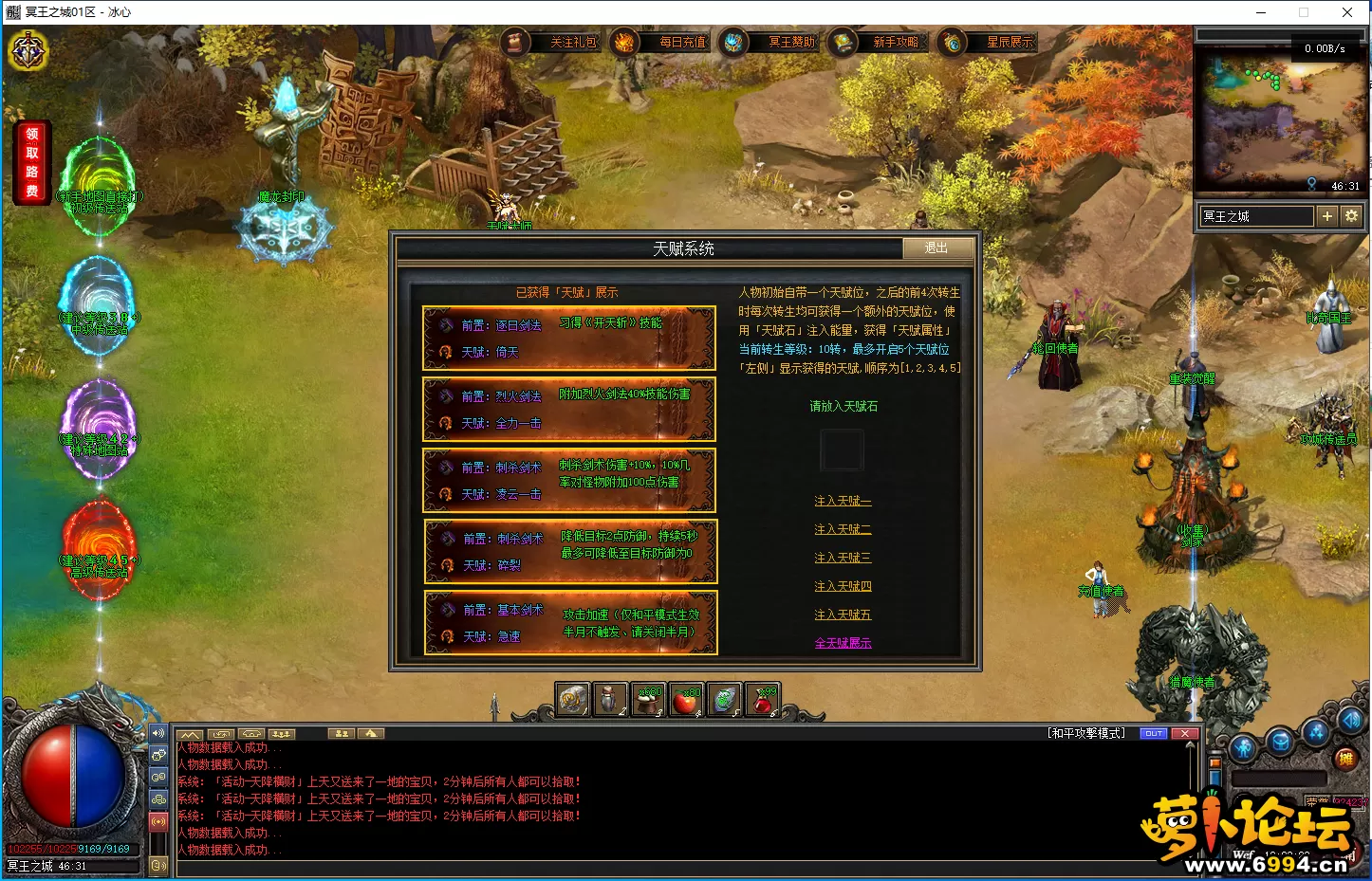Open the 每日充值 recharge menu
1372x881 pixels.
coord(664,43)
